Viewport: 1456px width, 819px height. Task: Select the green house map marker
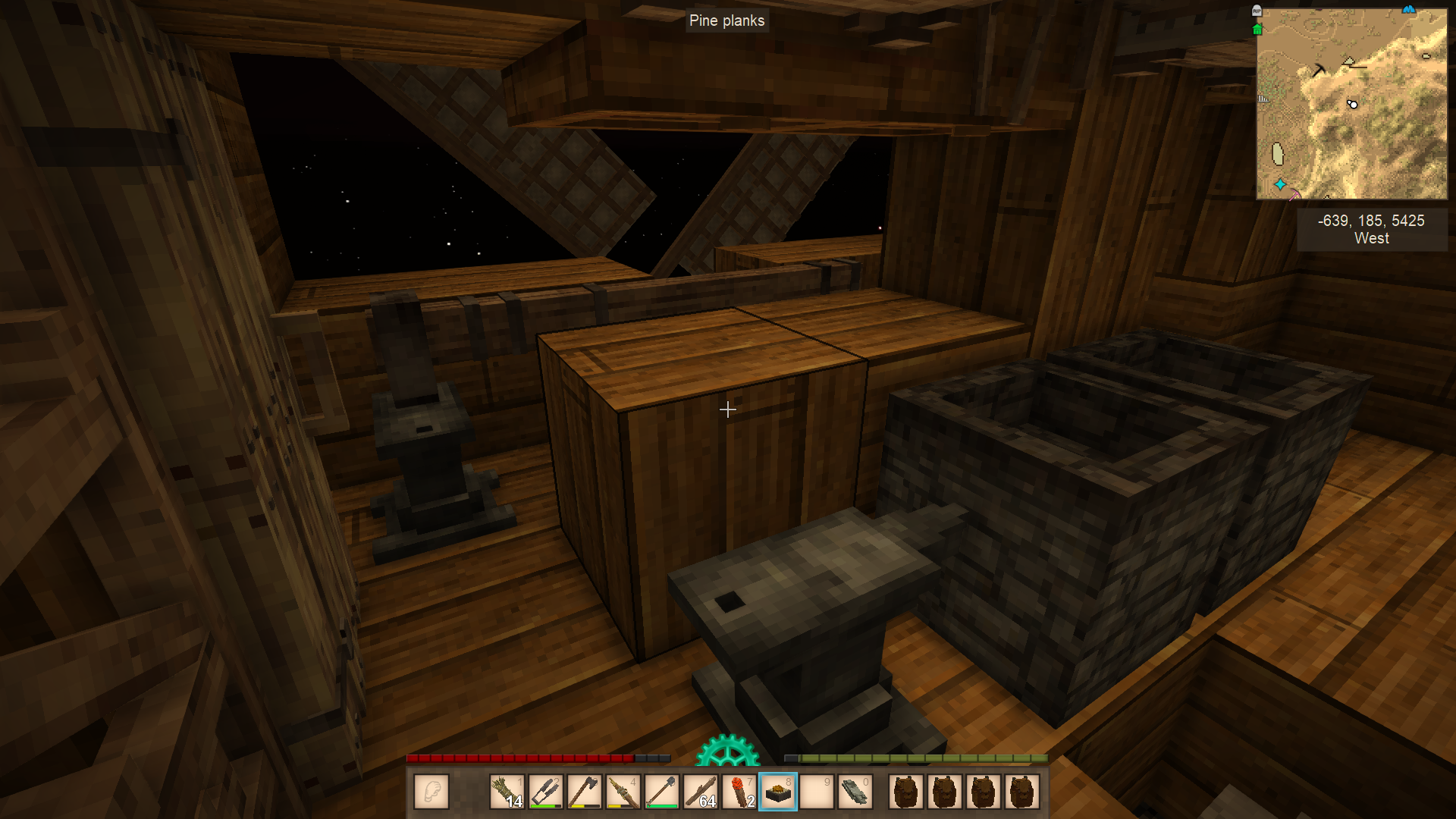click(x=1257, y=30)
